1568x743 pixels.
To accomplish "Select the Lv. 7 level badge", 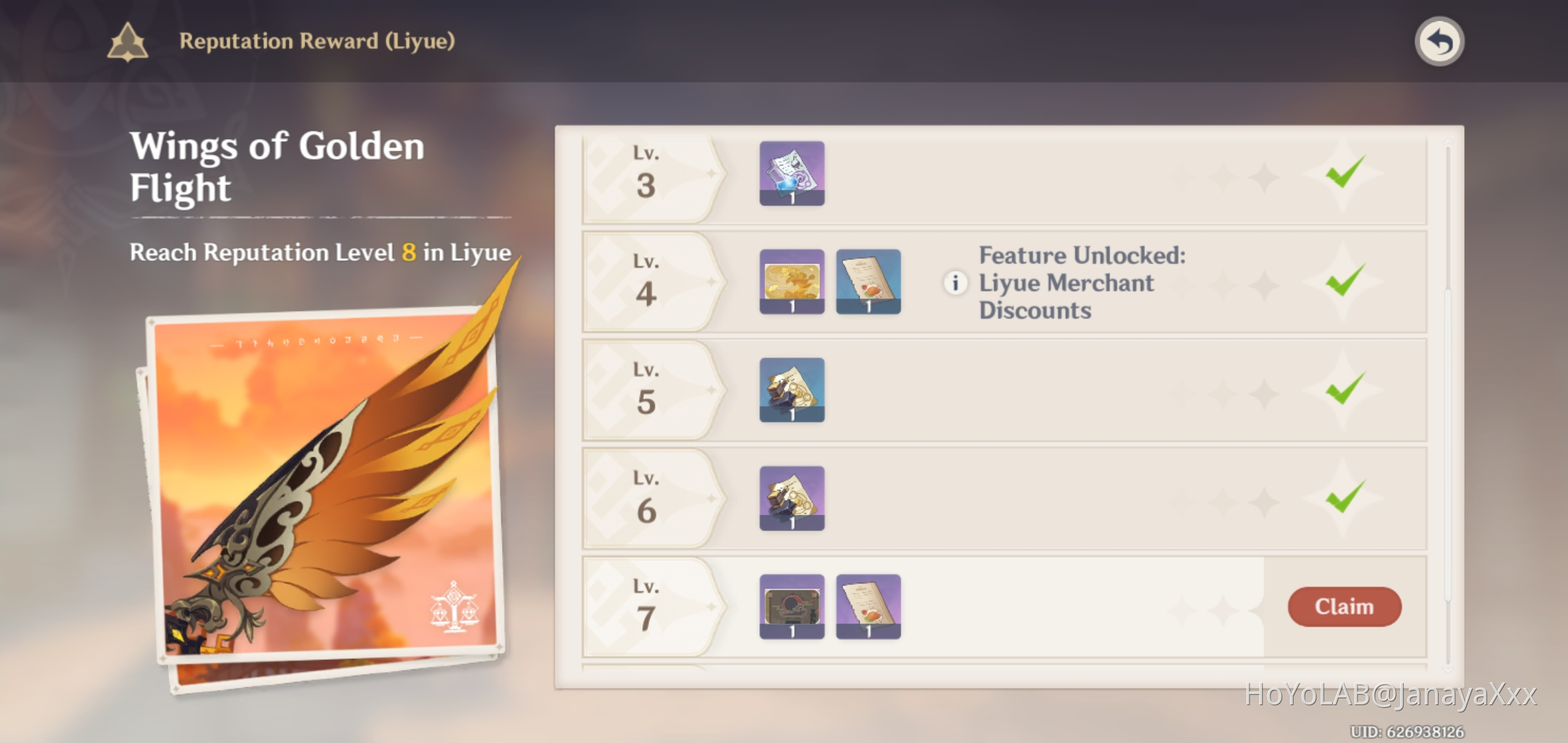I will click(x=645, y=607).
